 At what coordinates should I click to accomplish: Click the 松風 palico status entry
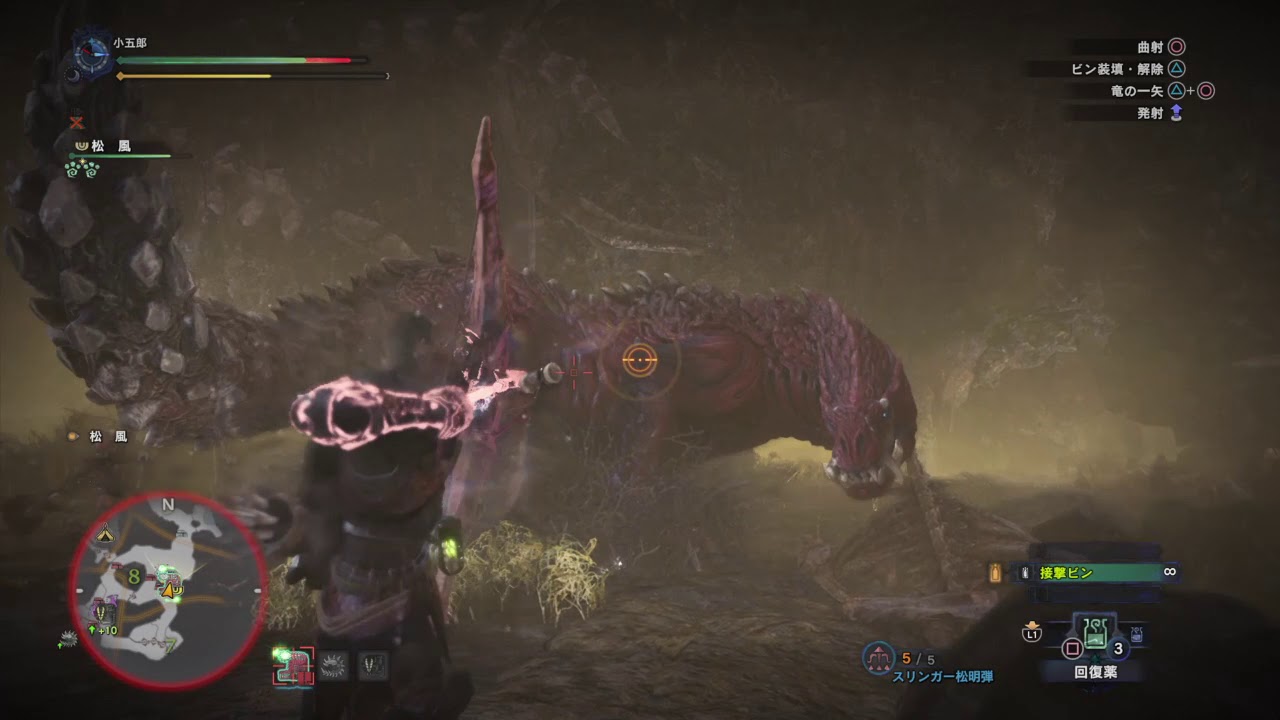click(110, 147)
